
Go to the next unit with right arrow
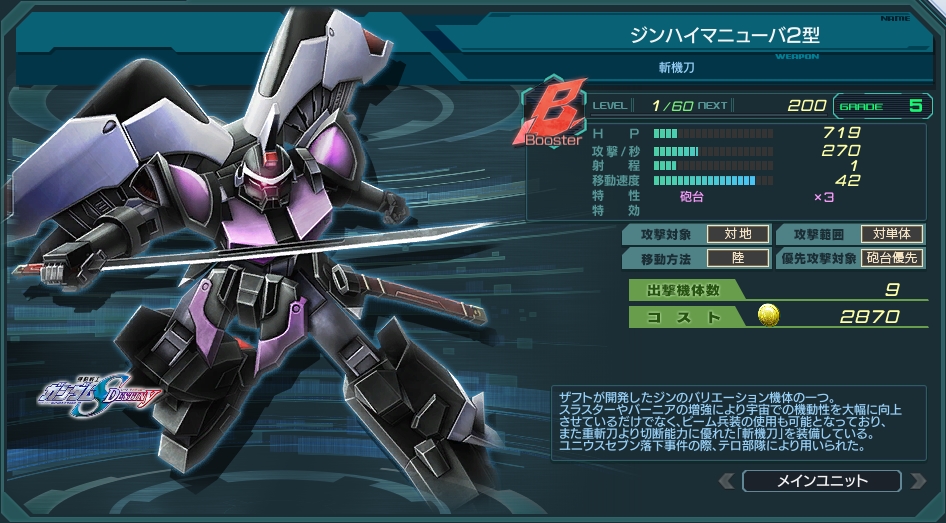[x=916, y=481]
